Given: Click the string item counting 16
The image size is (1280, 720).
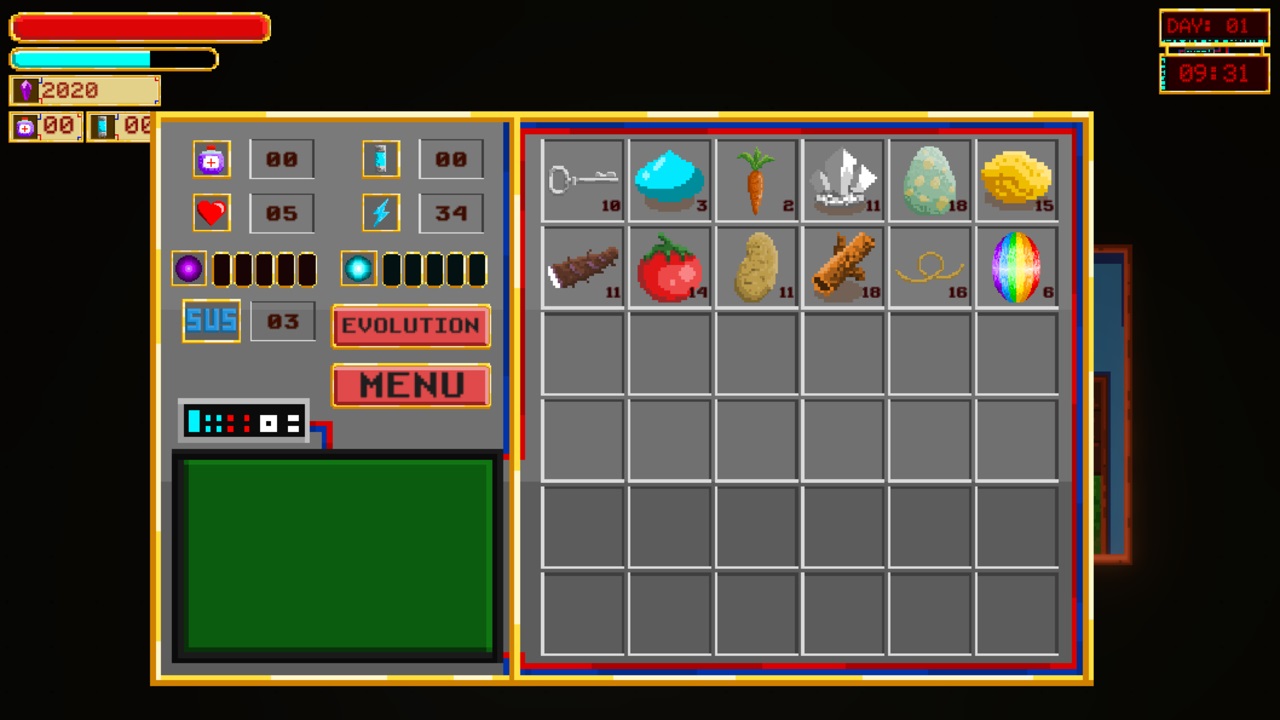Looking at the screenshot, I should [x=930, y=265].
